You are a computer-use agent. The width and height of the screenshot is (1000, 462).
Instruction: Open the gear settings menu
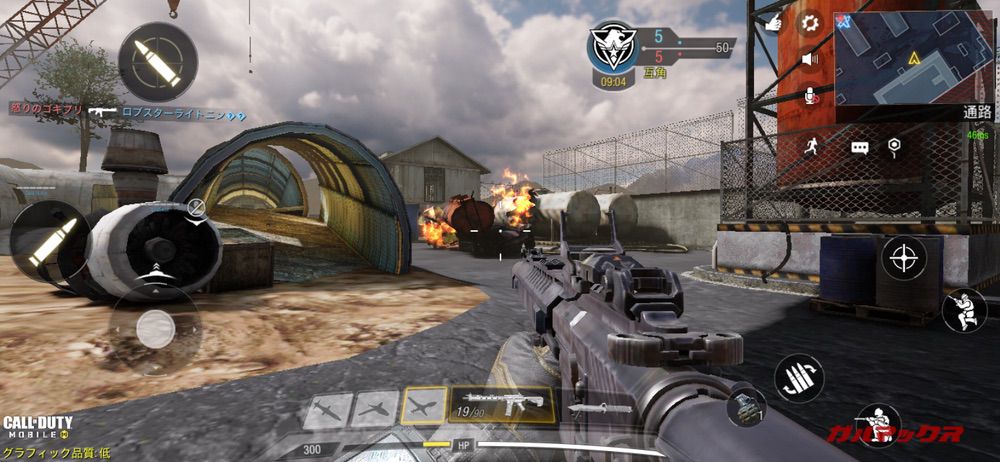(x=811, y=23)
